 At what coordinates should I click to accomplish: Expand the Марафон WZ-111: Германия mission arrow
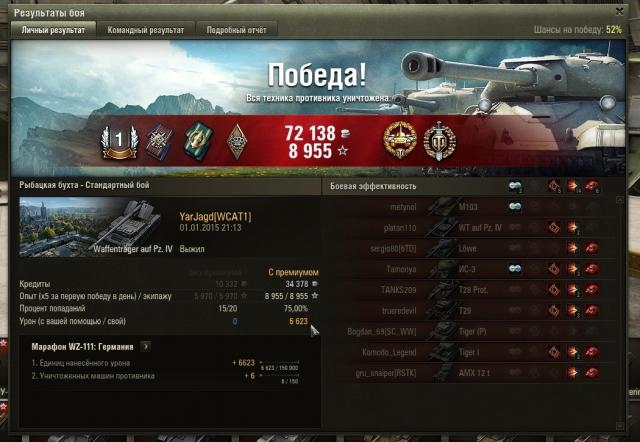(x=144, y=346)
